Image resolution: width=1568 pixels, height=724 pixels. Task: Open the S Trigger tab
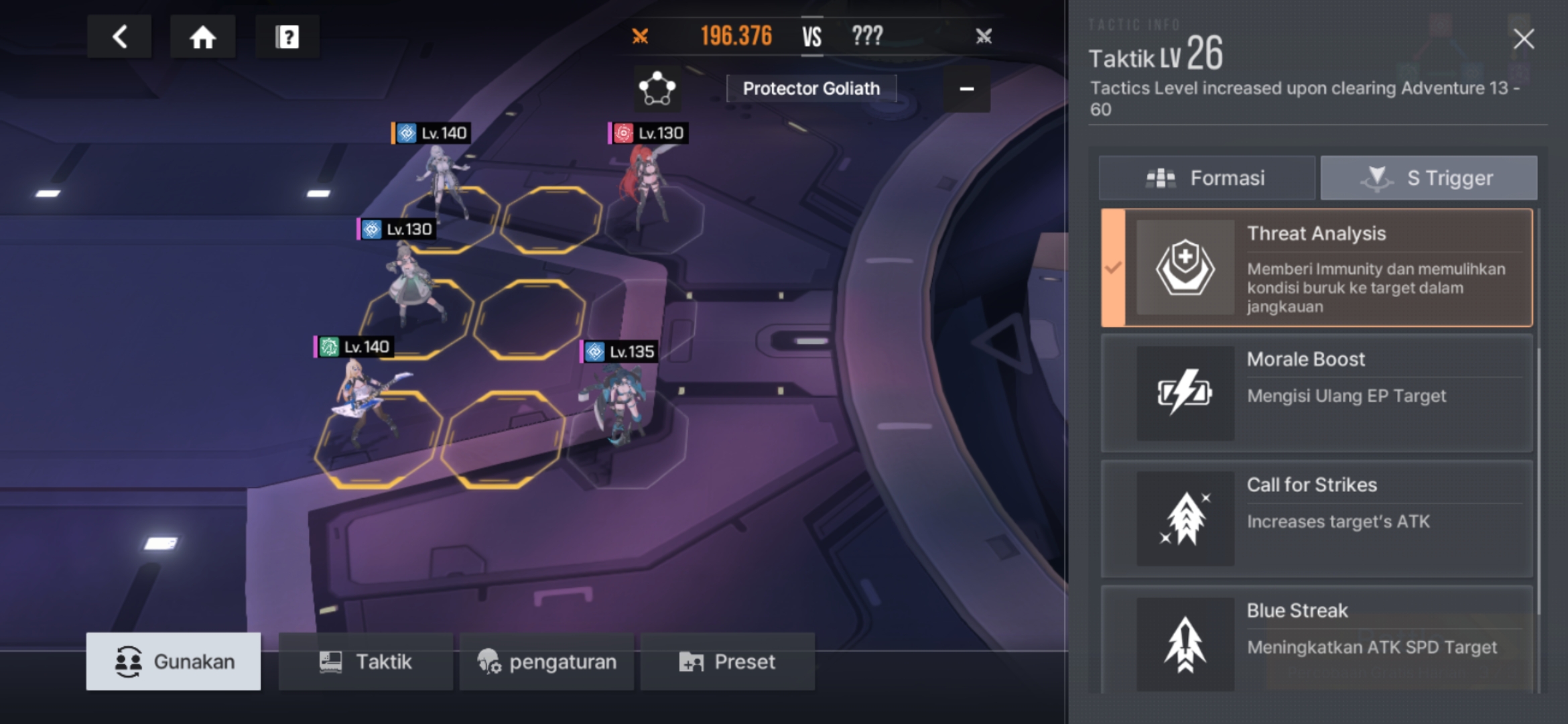click(1429, 178)
